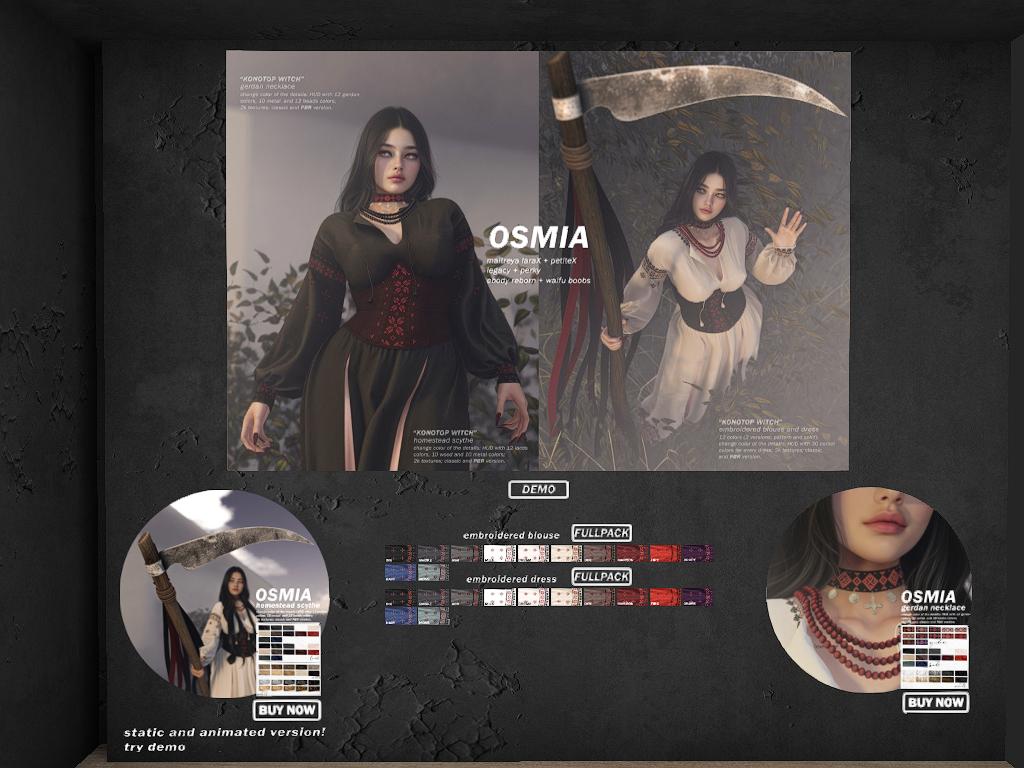The height and width of the screenshot is (768, 1024).
Task: Choose the bright red embroidered dress swatch
Action: pyautogui.click(x=664, y=597)
